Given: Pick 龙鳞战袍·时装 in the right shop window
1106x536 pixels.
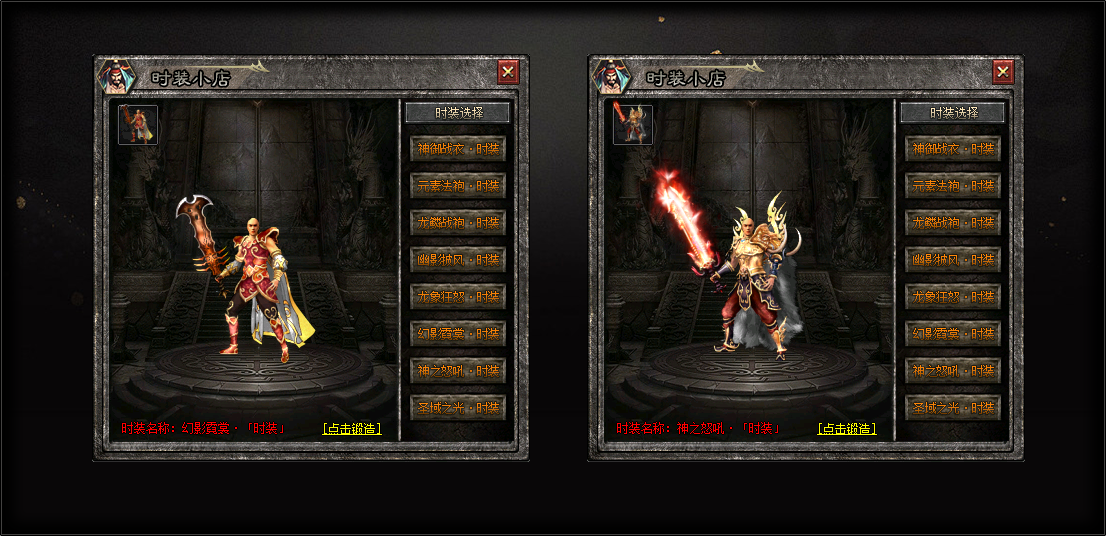Looking at the screenshot, I should click(x=953, y=223).
